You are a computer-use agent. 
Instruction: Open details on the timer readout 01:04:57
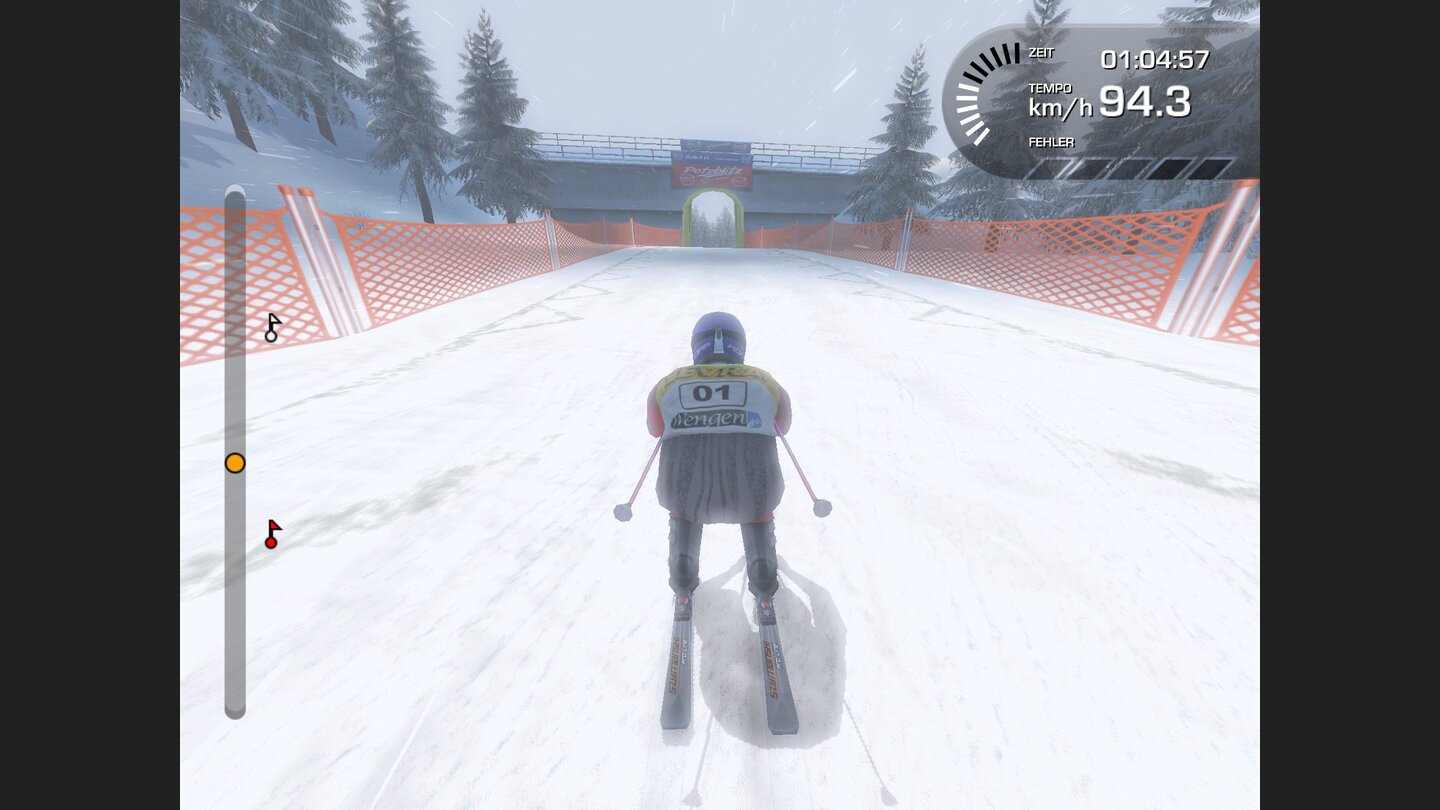point(1152,60)
